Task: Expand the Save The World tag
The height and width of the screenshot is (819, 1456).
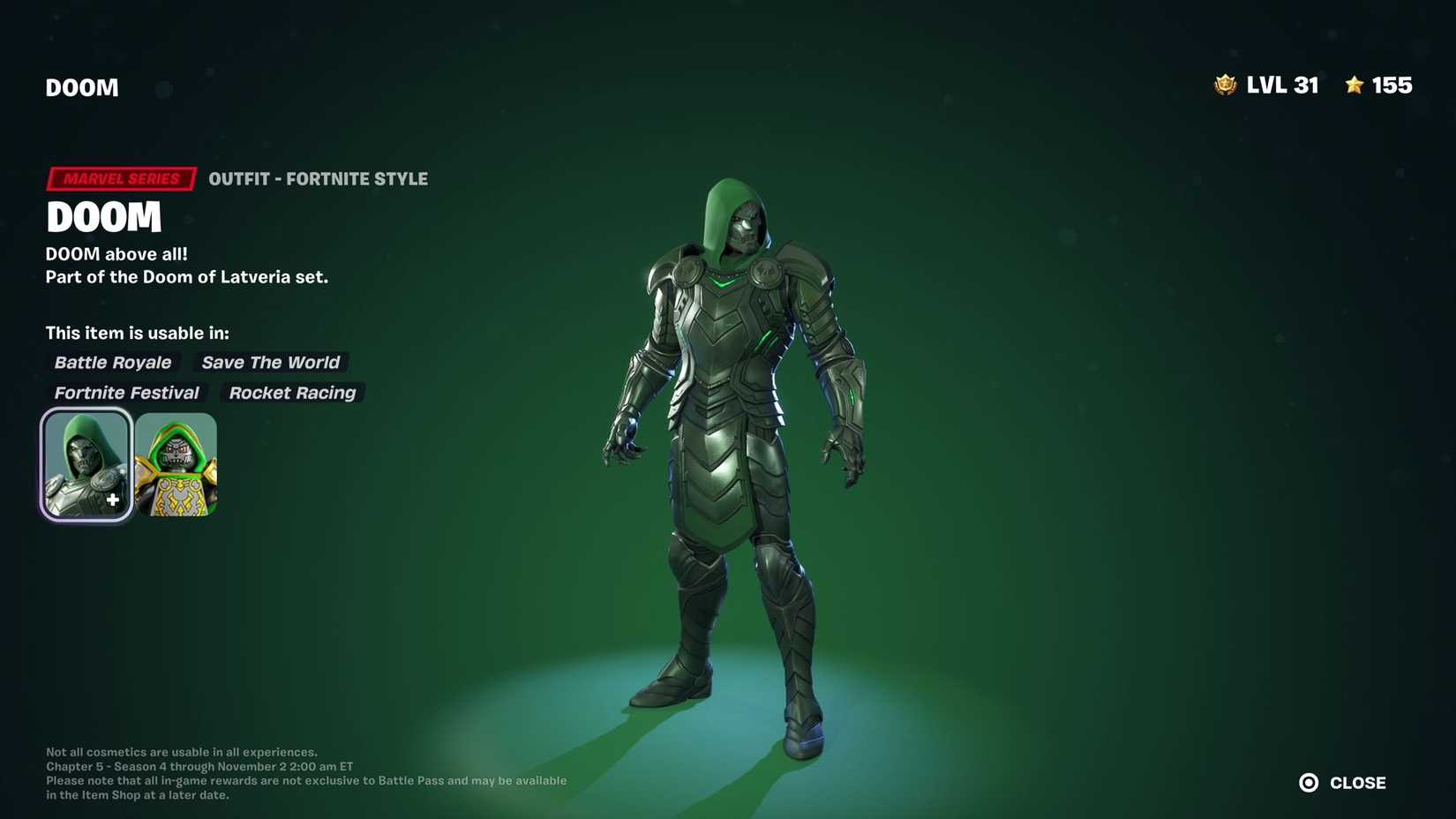Action: [270, 362]
